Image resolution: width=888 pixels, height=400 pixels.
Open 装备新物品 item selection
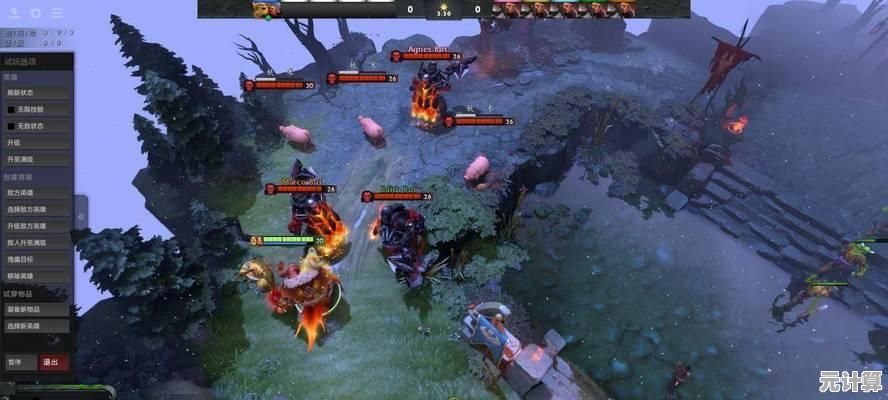click(36, 309)
